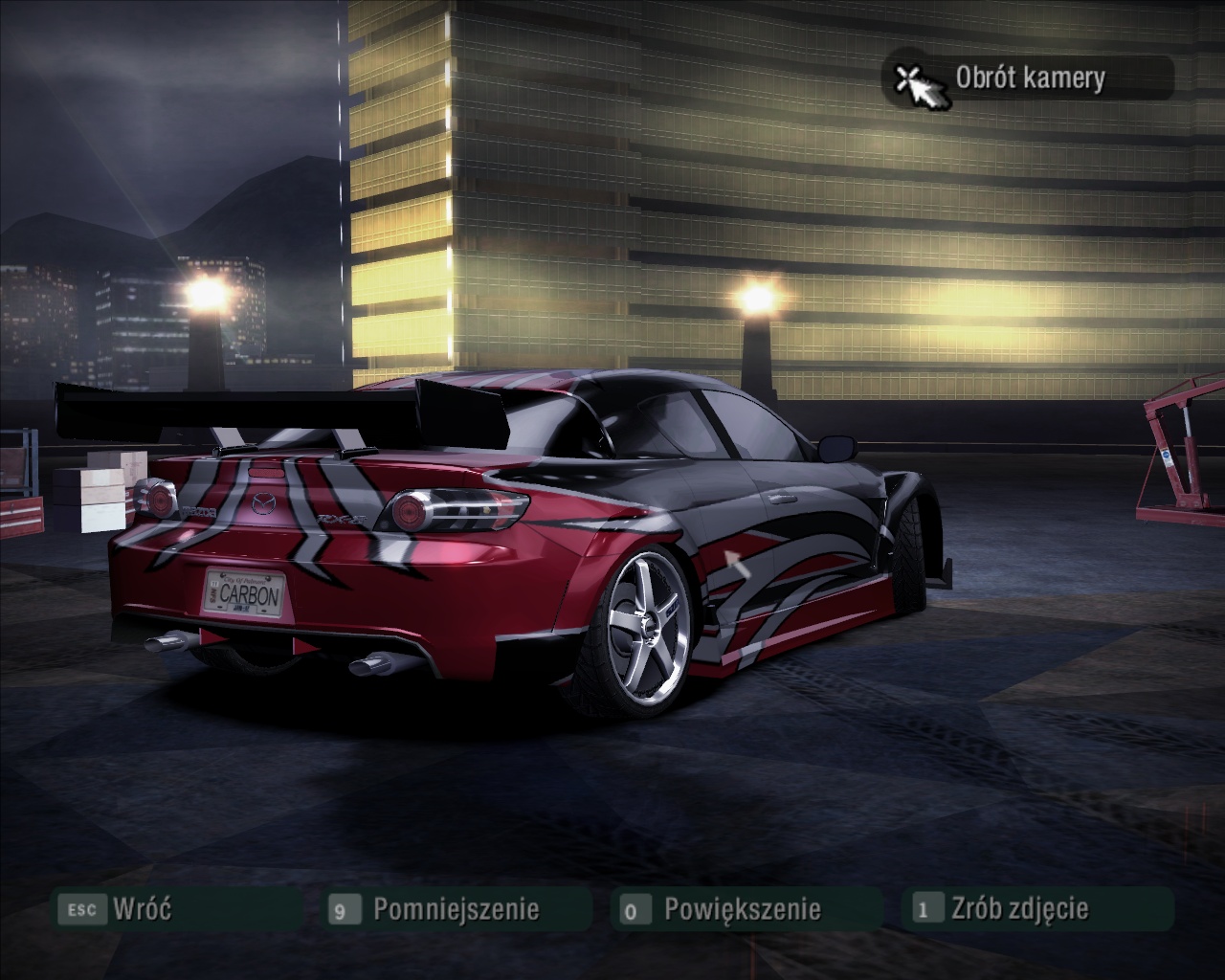This screenshot has width=1225, height=980.
Task: Go back with the Wróć button
Action: click(x=141, y=908)
